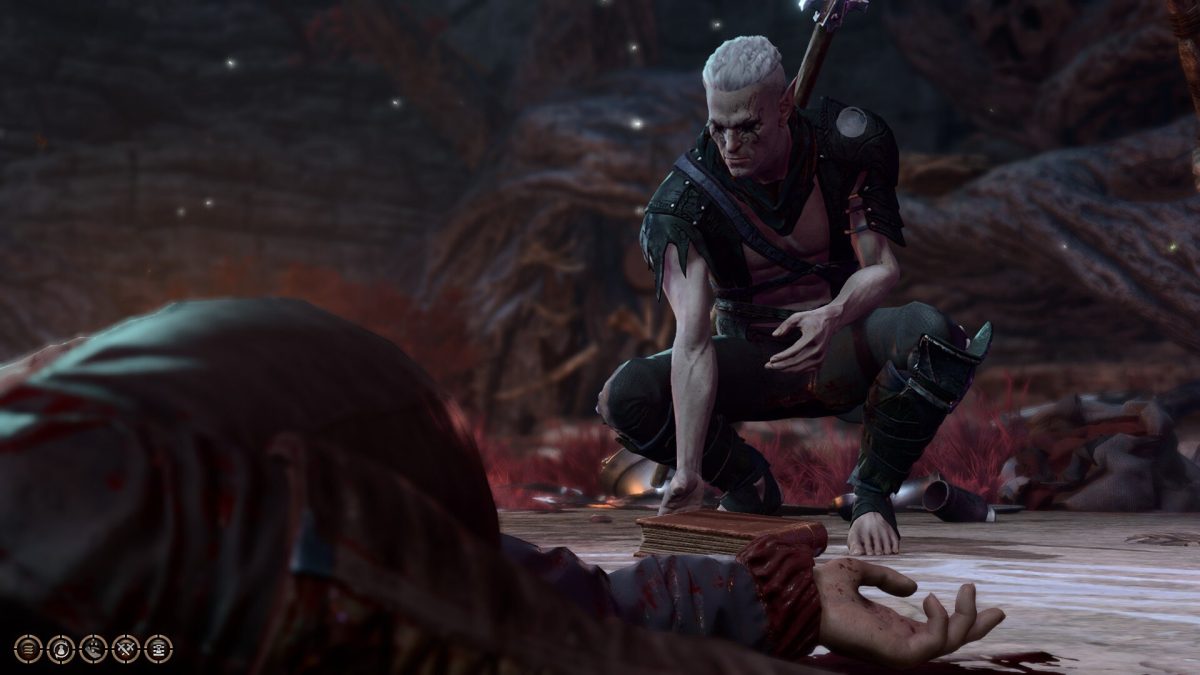This screenshot has height=675, width=1200.
Task: Click the character swap circular-arrows icon
Action: point(61,649)
